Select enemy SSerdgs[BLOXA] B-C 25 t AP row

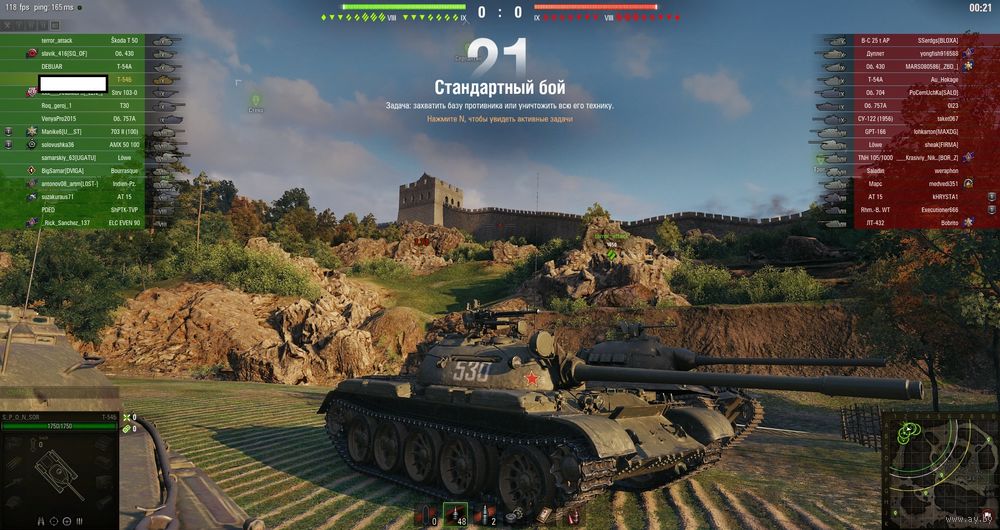click(x=910, y=40)
